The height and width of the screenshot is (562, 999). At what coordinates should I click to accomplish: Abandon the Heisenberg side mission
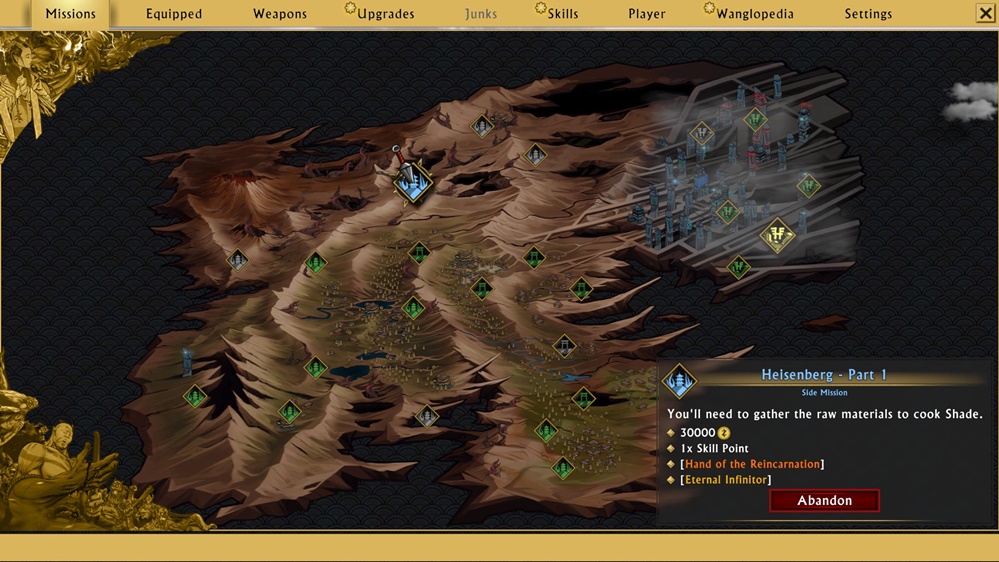824,500
